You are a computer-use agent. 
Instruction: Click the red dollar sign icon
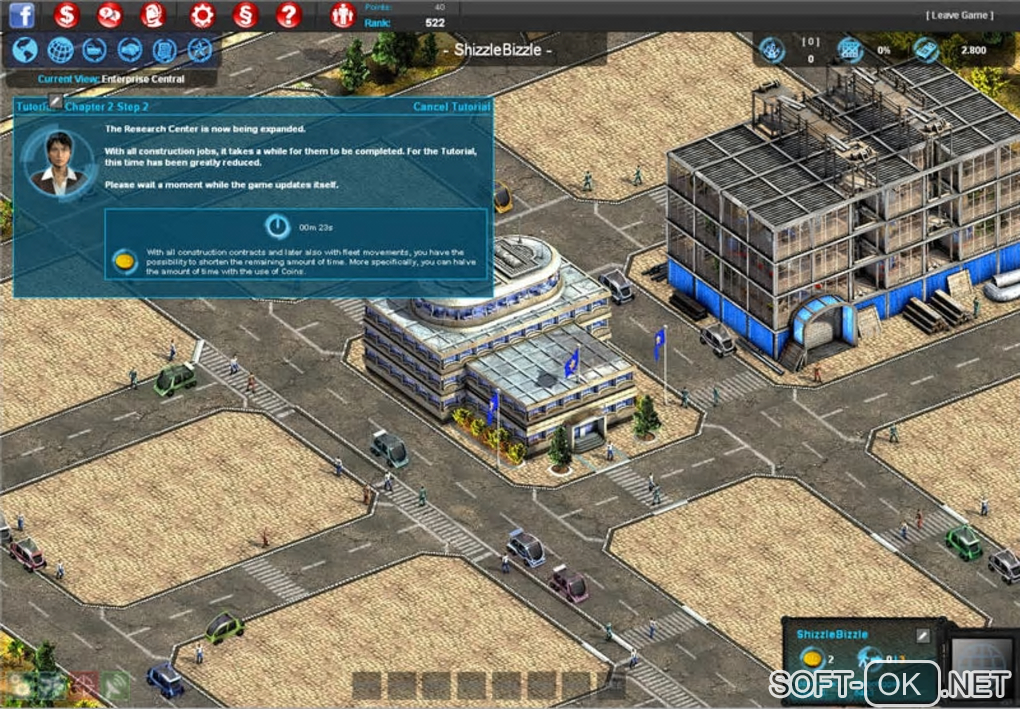tap(67, 15)
